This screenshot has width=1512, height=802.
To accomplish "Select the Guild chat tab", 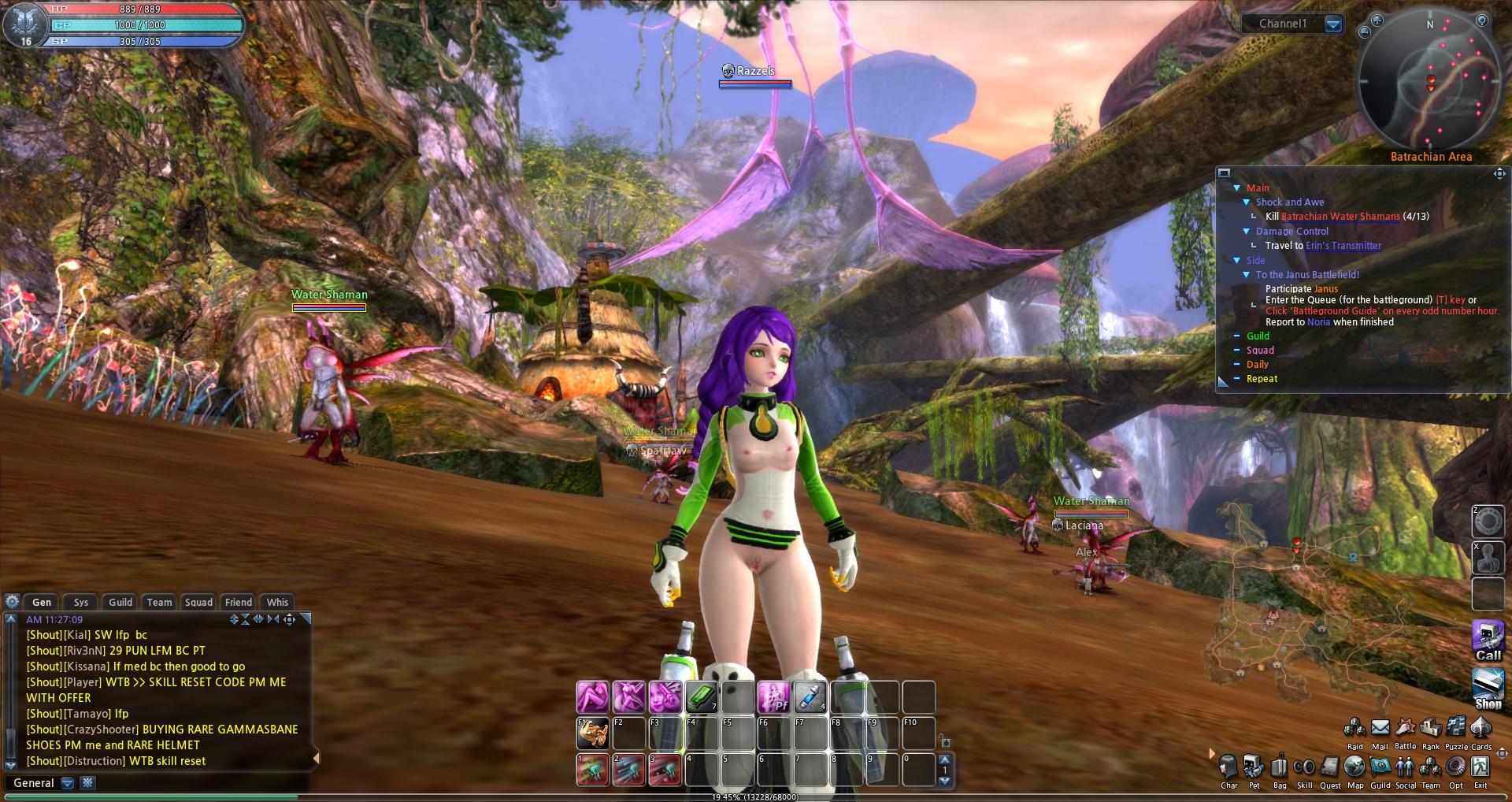I will click(120, 602).
